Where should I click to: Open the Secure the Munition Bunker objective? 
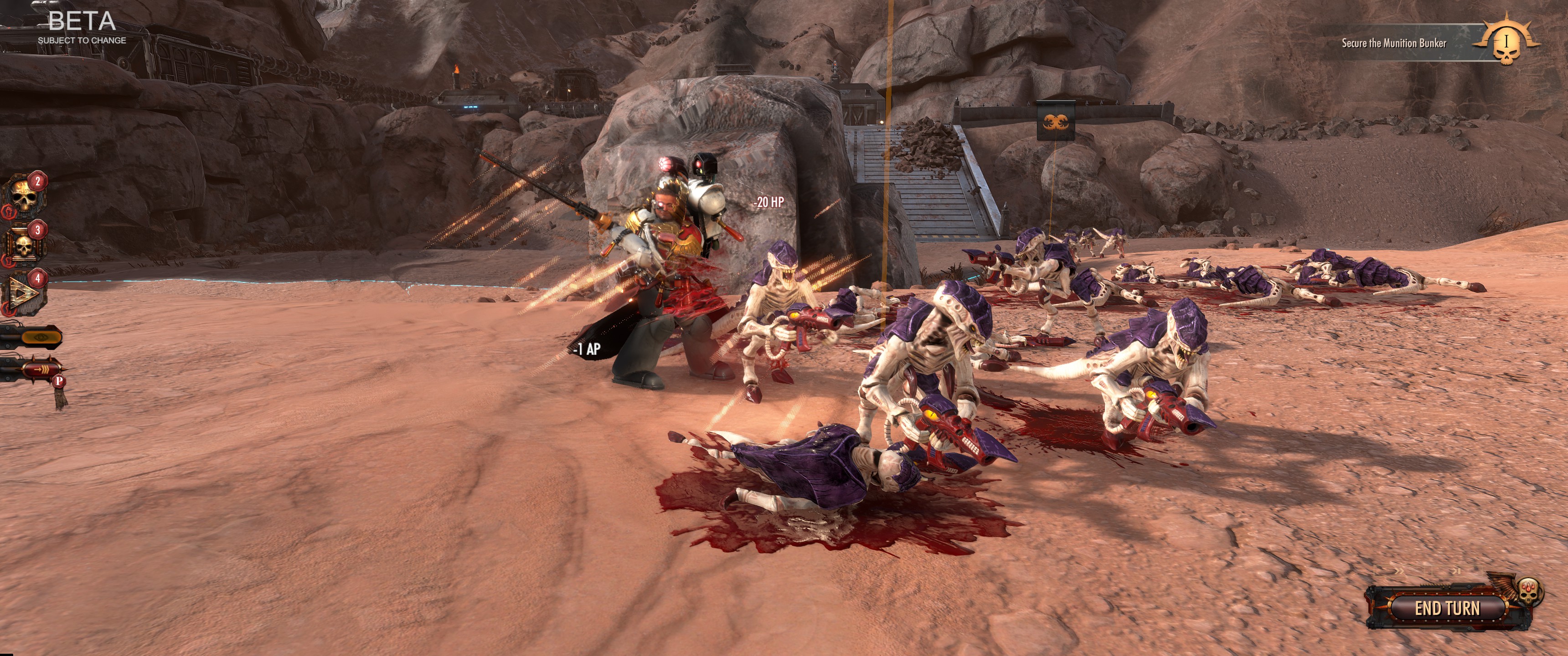click(x=1394, y=43)
